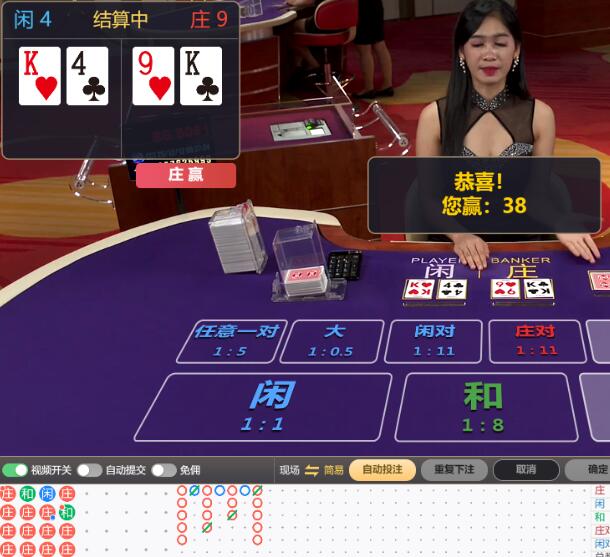Image resolution: width=610 pixels, height=557 pixels.
Task: Place a bet on 闲 (Player) 1:1
Action: pos(262,406)
